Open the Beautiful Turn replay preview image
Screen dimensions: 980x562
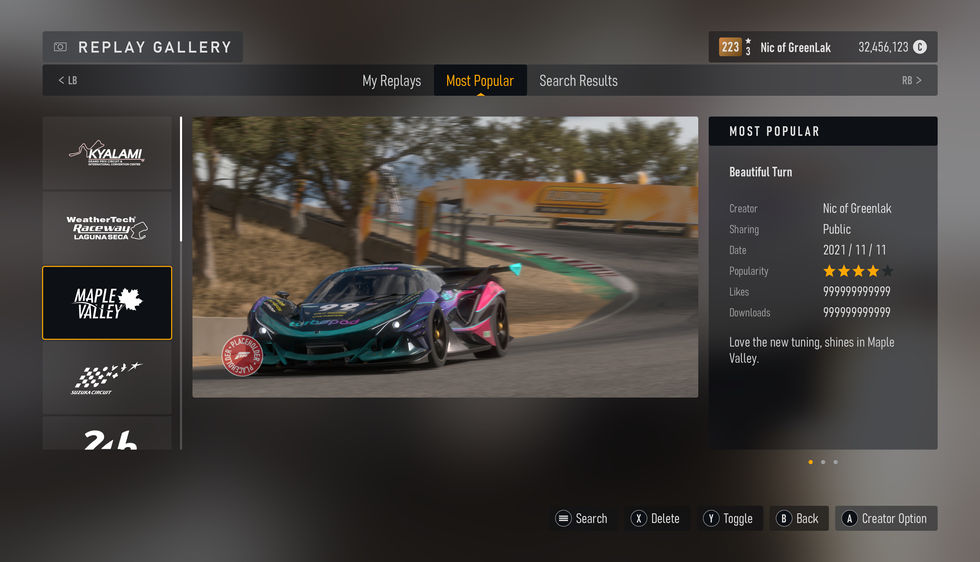tap(445, 257)
